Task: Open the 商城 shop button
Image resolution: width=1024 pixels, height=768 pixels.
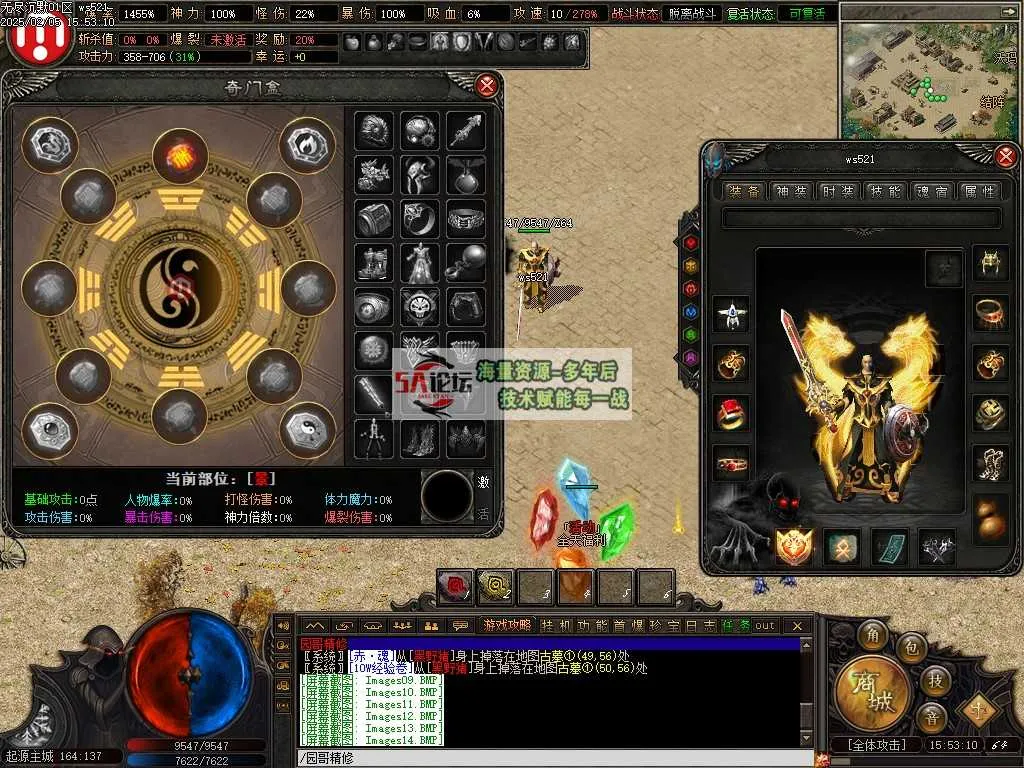Action: (x=873, y=692)
